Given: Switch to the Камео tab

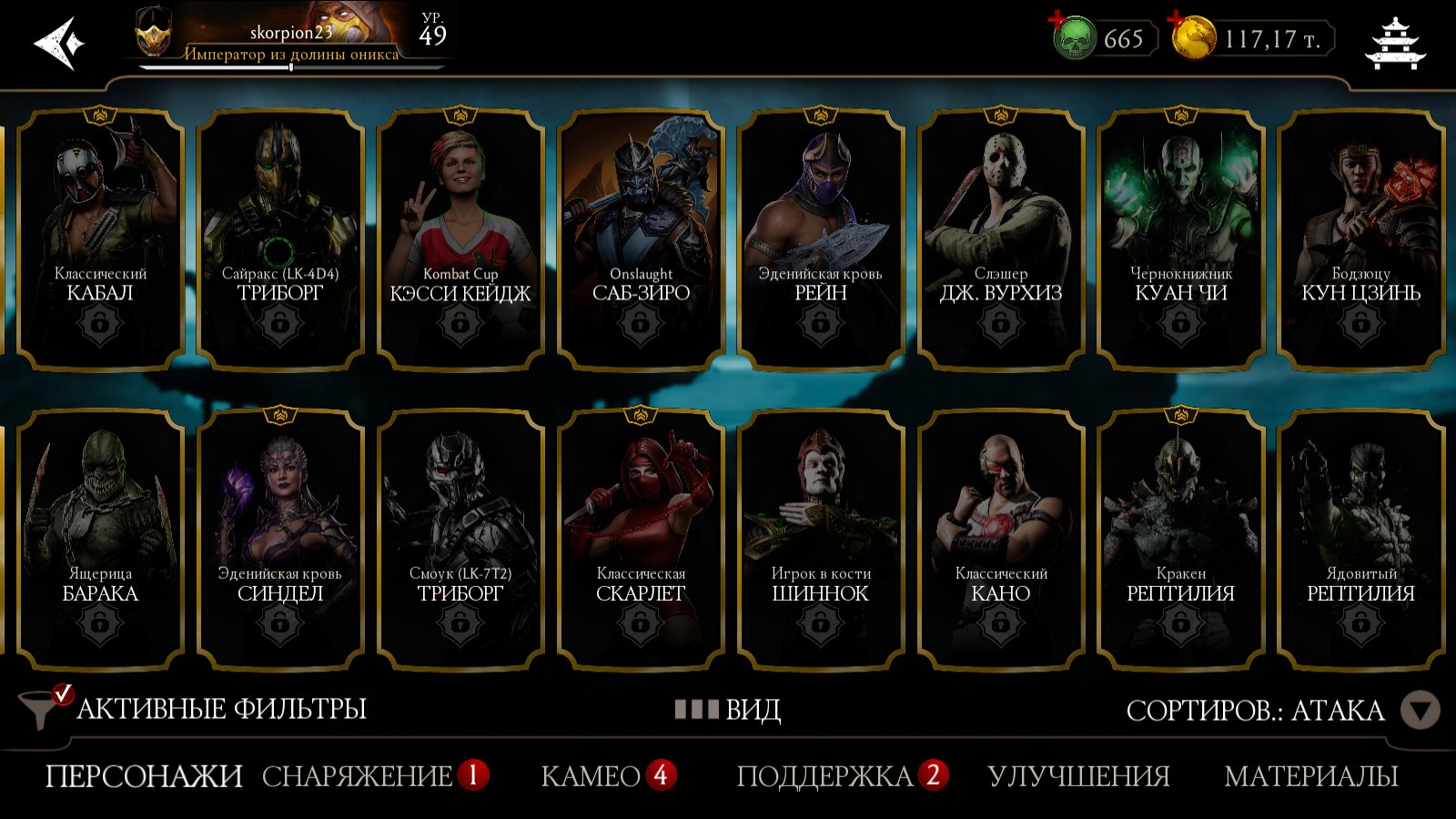Looking at the screenshot, I should pyautogui.click(x=591, y=776).
